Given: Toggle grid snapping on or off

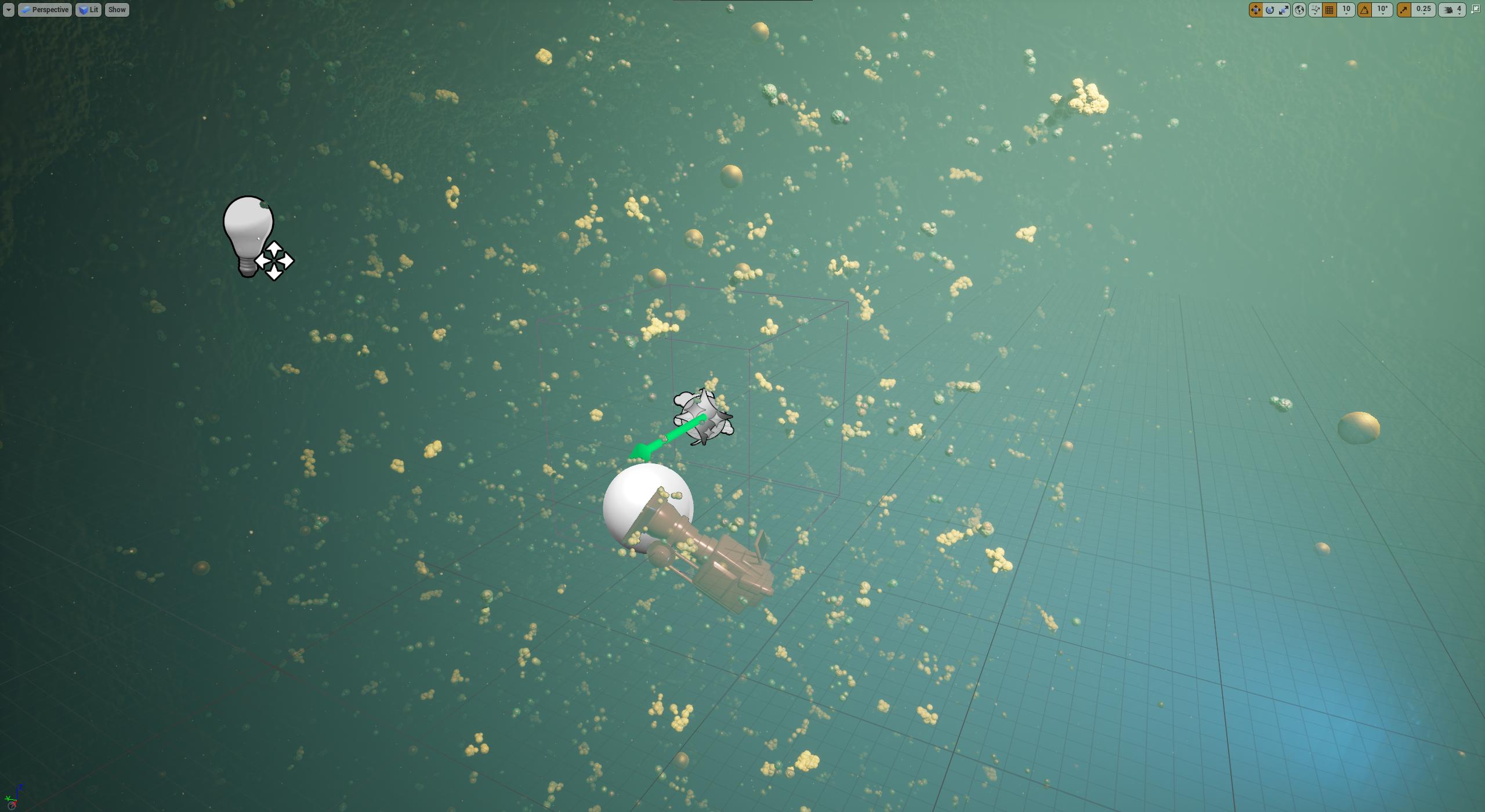Looking at the screenshot, I should 1329,9.
